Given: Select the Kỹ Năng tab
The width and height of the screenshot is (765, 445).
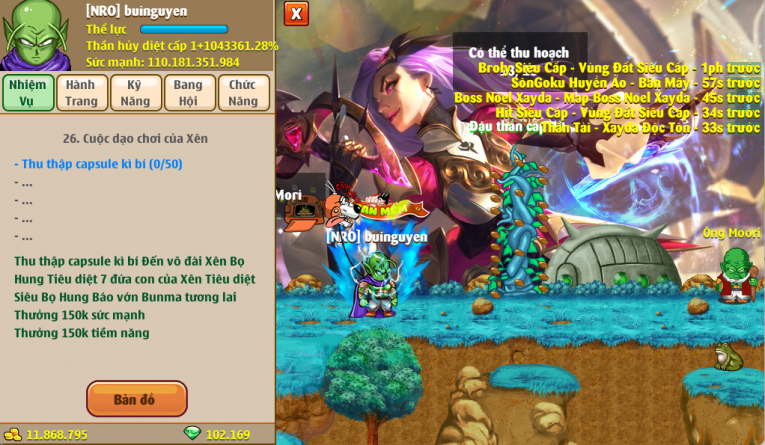Looking at the screenshot, I should [135, 92].
